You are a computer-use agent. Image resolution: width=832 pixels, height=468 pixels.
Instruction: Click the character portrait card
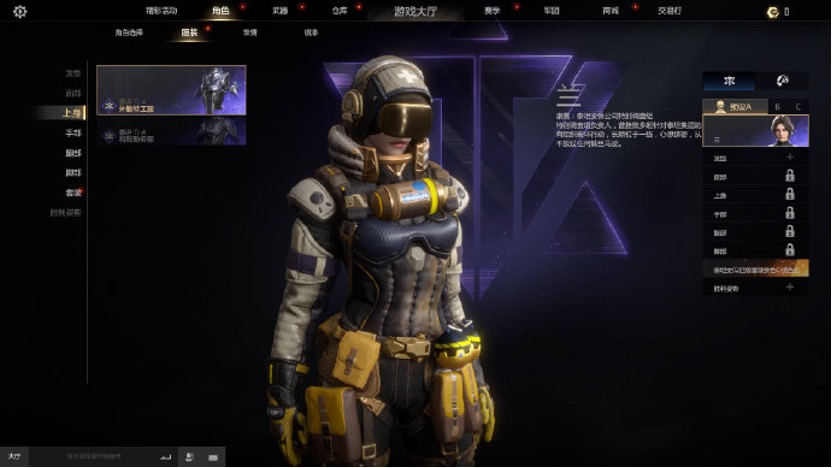(755, 131)
